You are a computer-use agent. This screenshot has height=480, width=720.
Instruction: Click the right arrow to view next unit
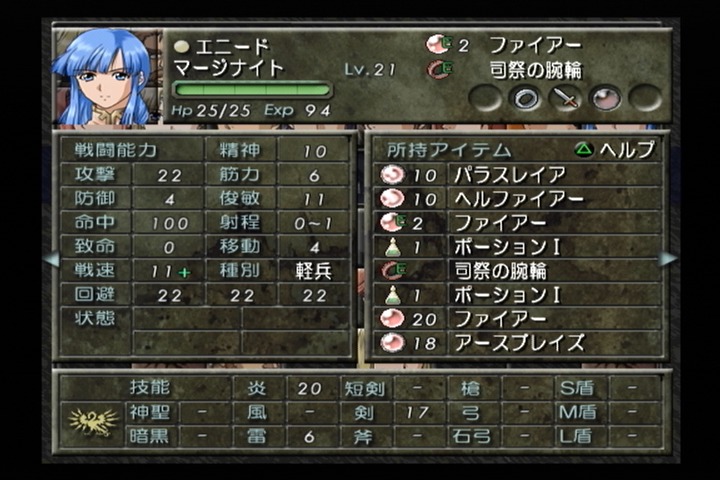(668, 259)
